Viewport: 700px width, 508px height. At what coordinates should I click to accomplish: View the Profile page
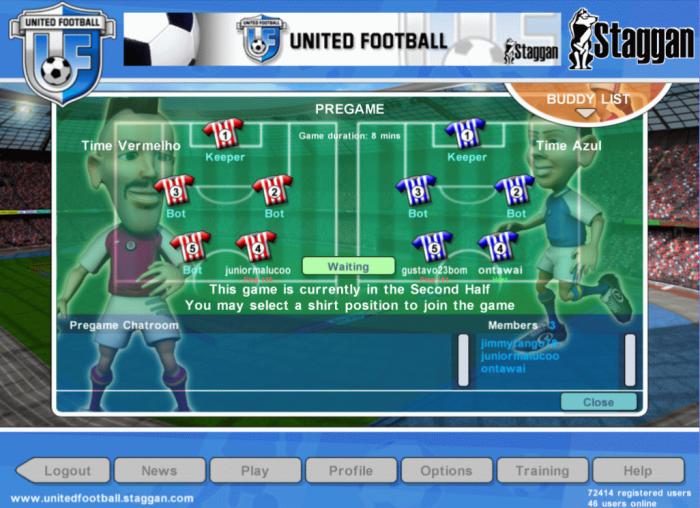pos(350,470)
